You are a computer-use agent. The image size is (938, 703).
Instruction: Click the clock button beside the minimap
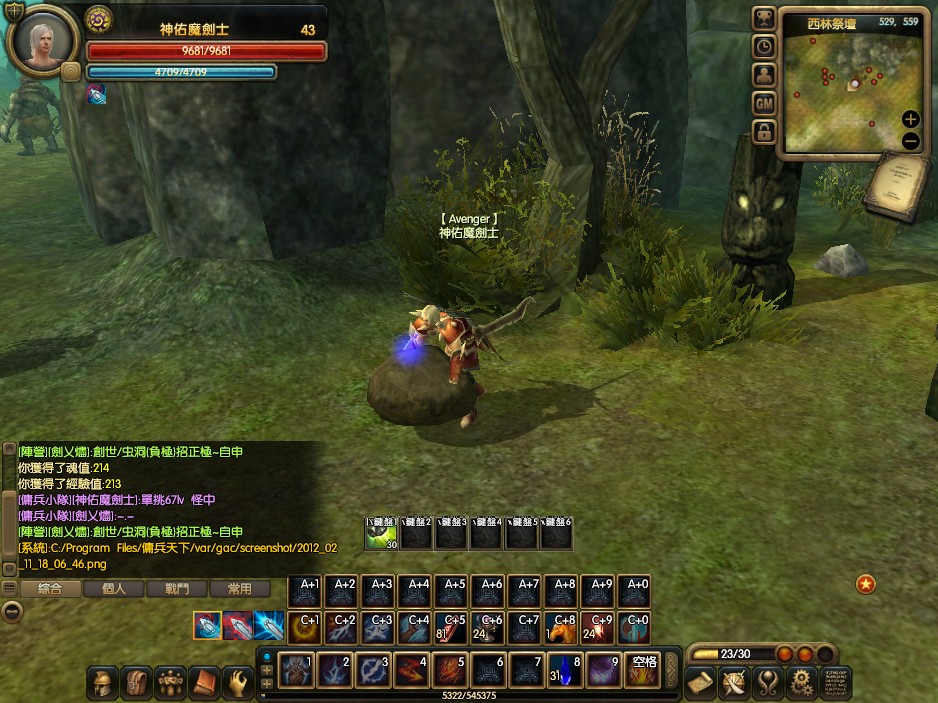764,46
